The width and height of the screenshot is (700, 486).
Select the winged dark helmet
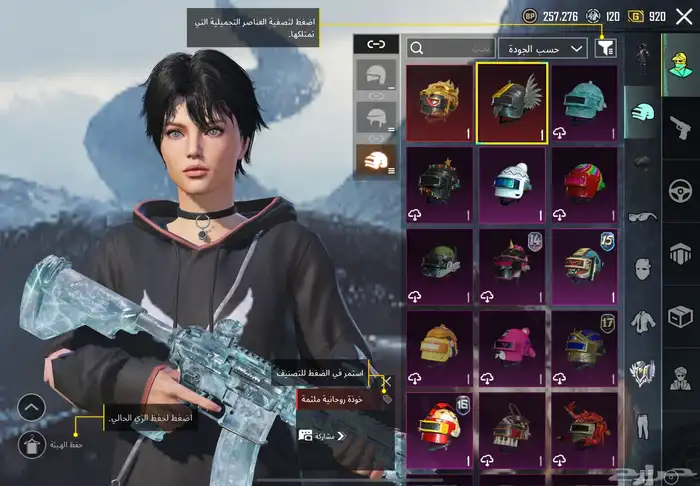(512, 104)
